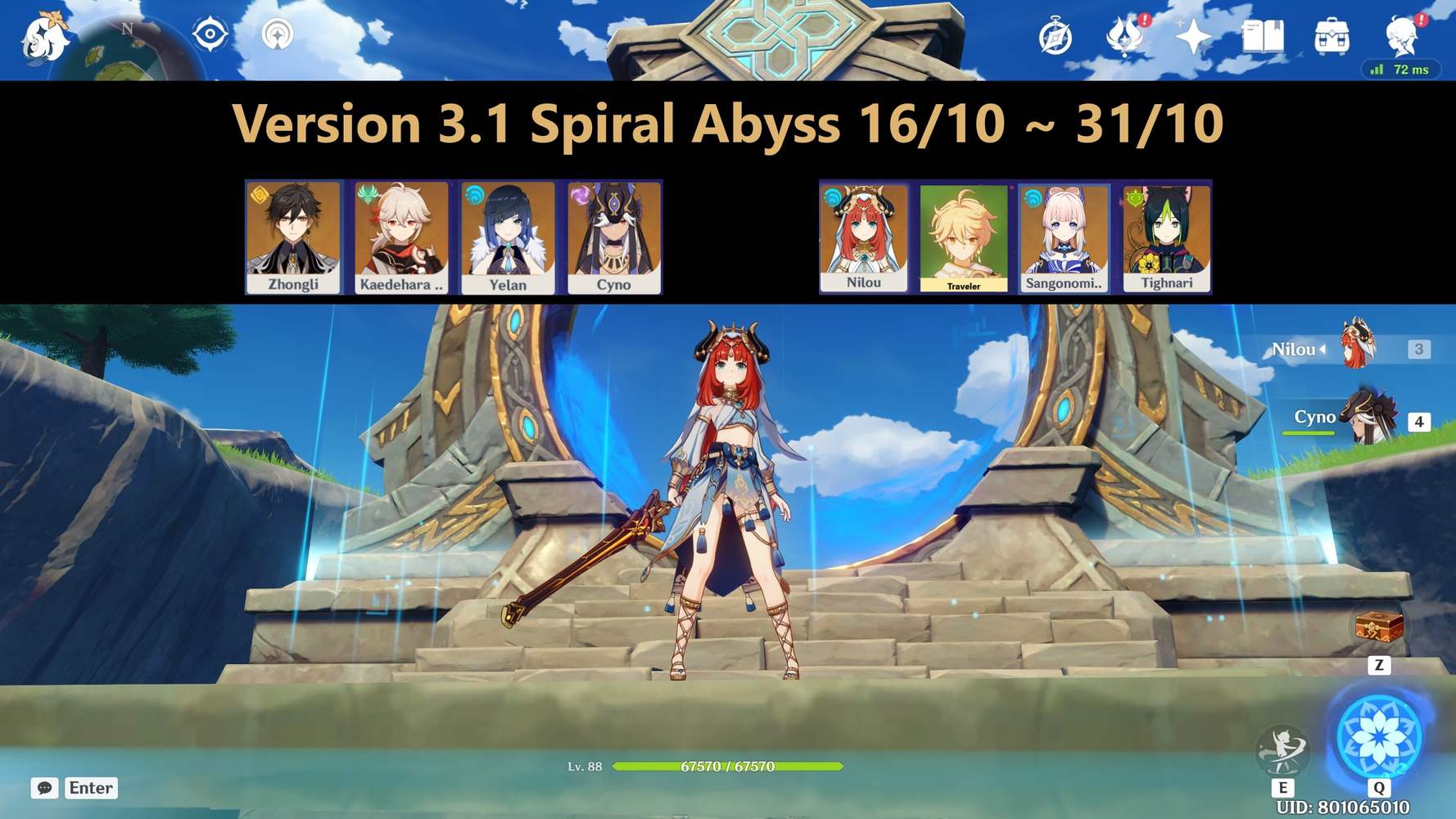Activate Nilou's Elemental Burst
The image size is (1456, 819).
(x=1381, y=735)
